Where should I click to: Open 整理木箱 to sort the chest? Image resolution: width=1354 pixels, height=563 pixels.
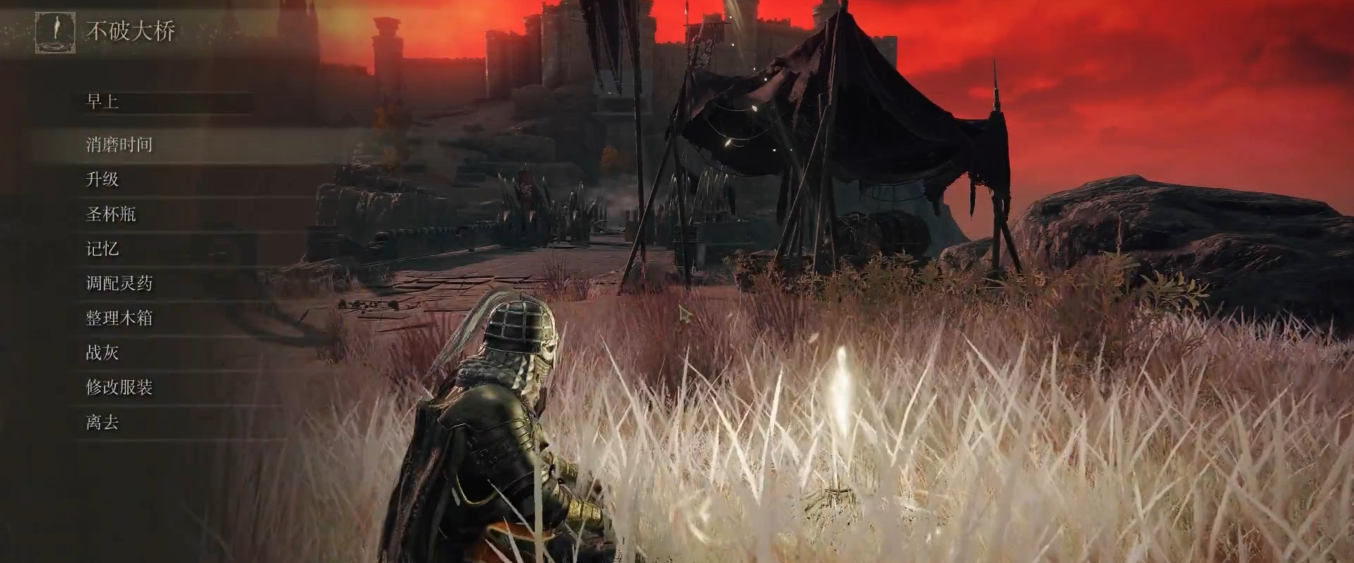tap(119, 318)
